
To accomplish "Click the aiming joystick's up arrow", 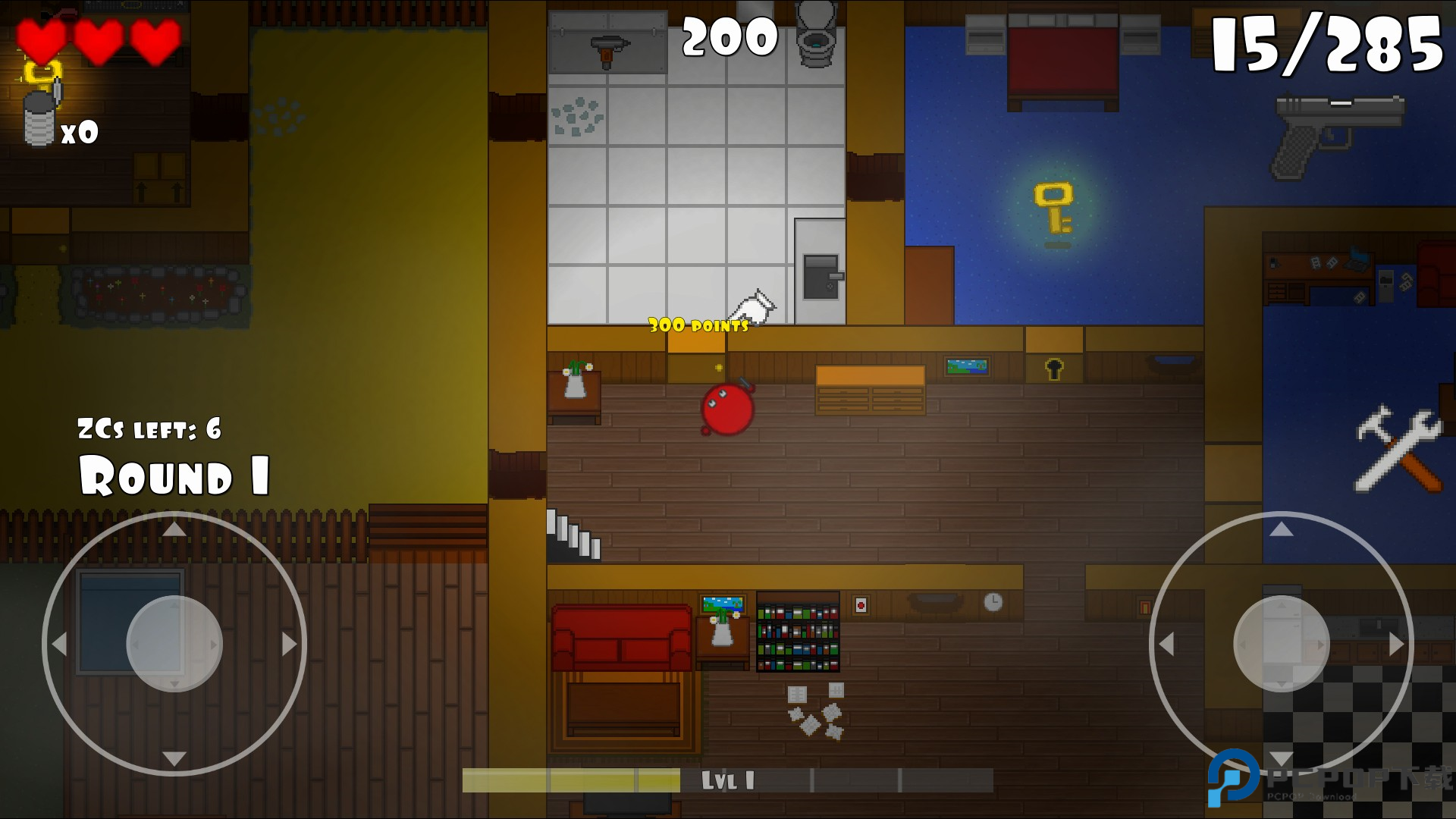I will (x=1281, y=529).
